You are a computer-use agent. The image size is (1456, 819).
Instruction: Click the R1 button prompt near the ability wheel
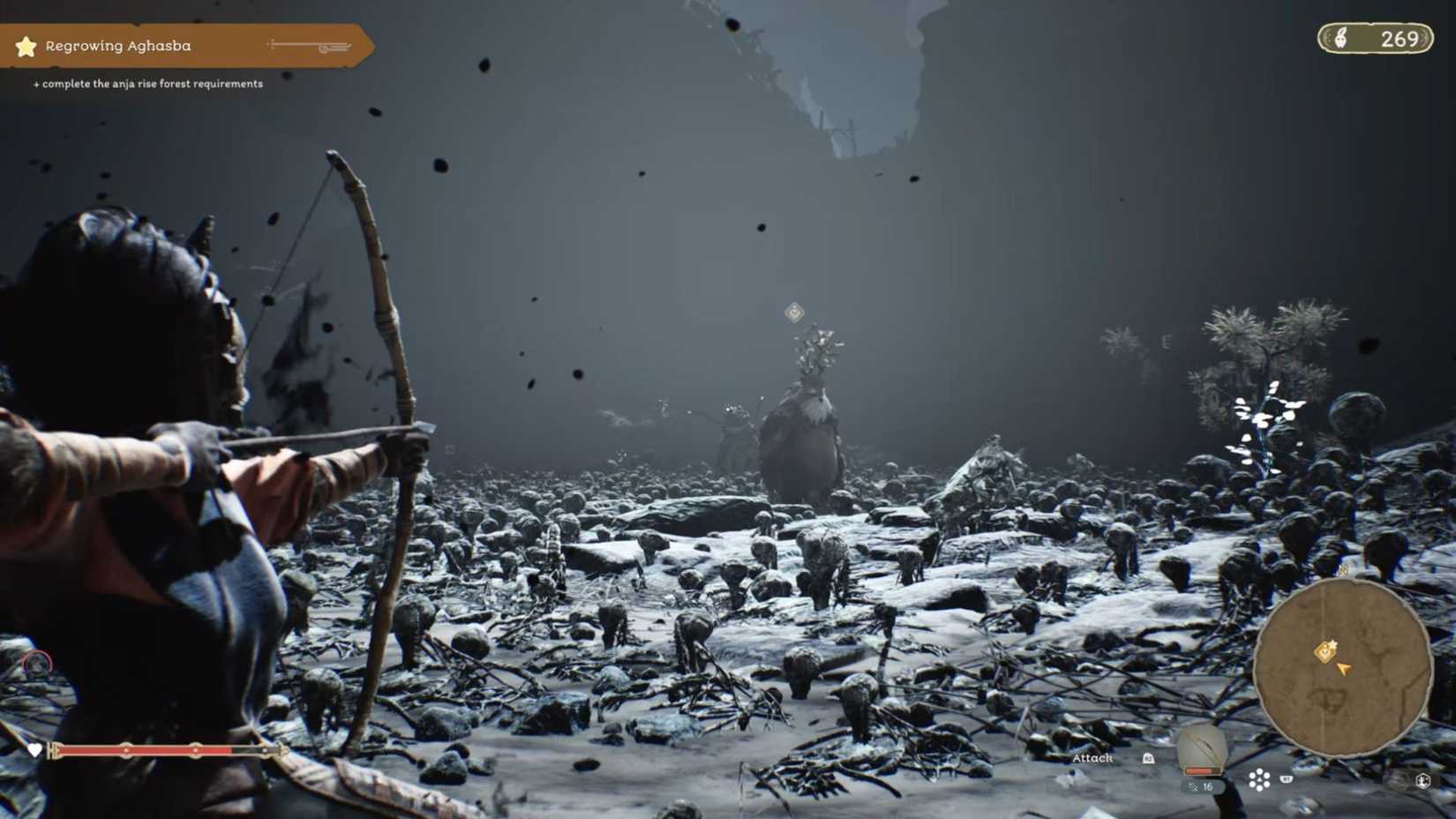[1285, 779]
